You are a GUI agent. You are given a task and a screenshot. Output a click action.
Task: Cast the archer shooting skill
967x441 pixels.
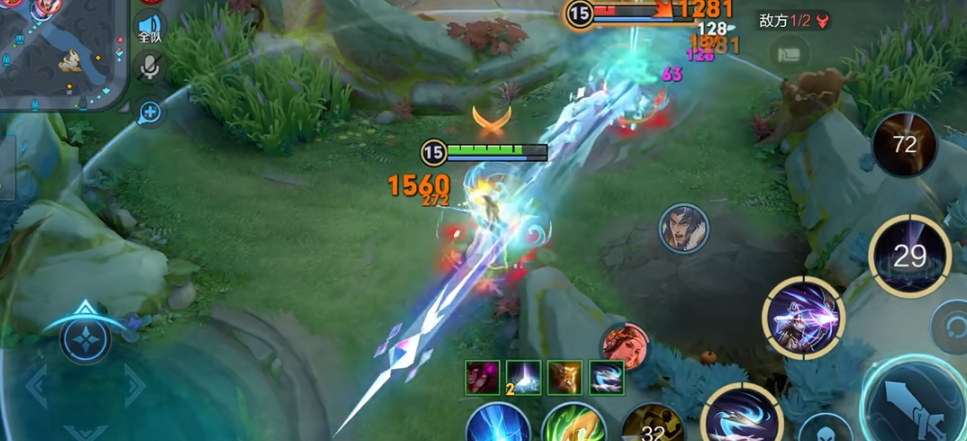coord(803,318)
